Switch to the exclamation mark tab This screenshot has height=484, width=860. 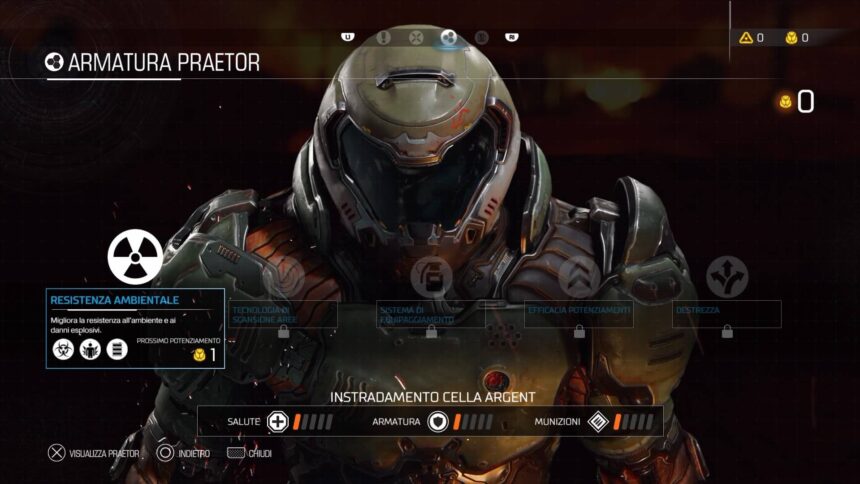(384, 38)
